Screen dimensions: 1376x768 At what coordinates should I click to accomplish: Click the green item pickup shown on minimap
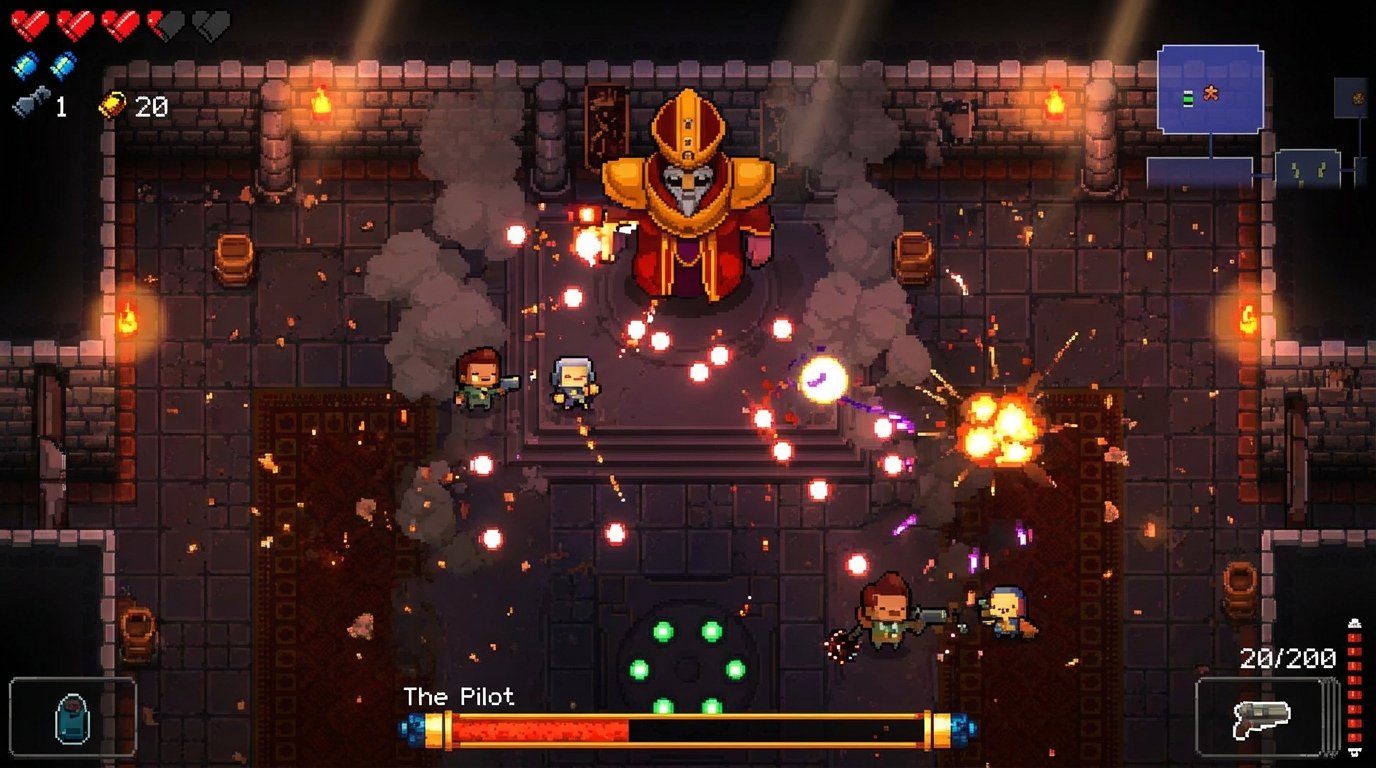pyautogui.click(x=1188, y=98)
